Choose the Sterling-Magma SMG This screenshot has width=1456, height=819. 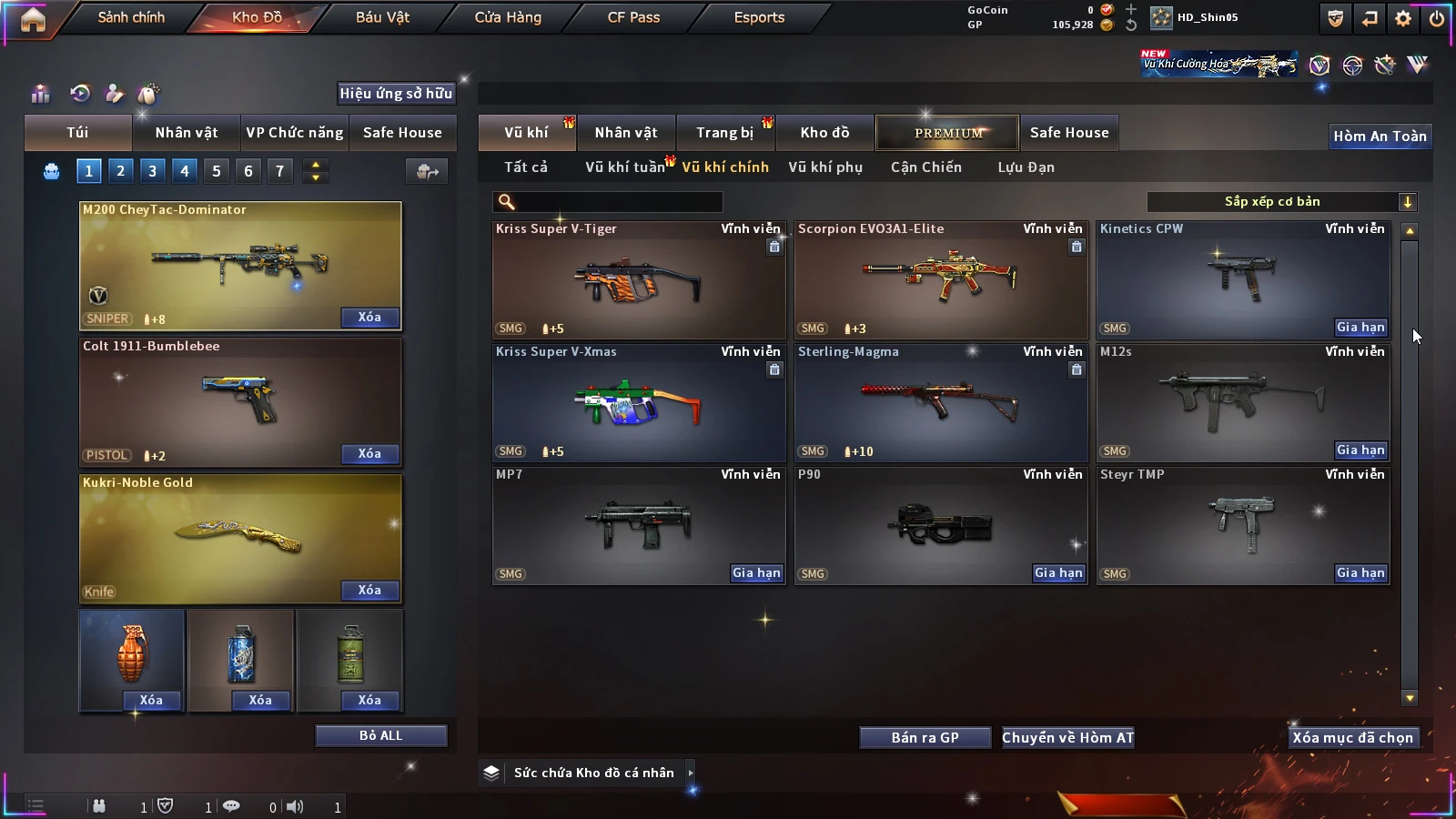(940, 403)
